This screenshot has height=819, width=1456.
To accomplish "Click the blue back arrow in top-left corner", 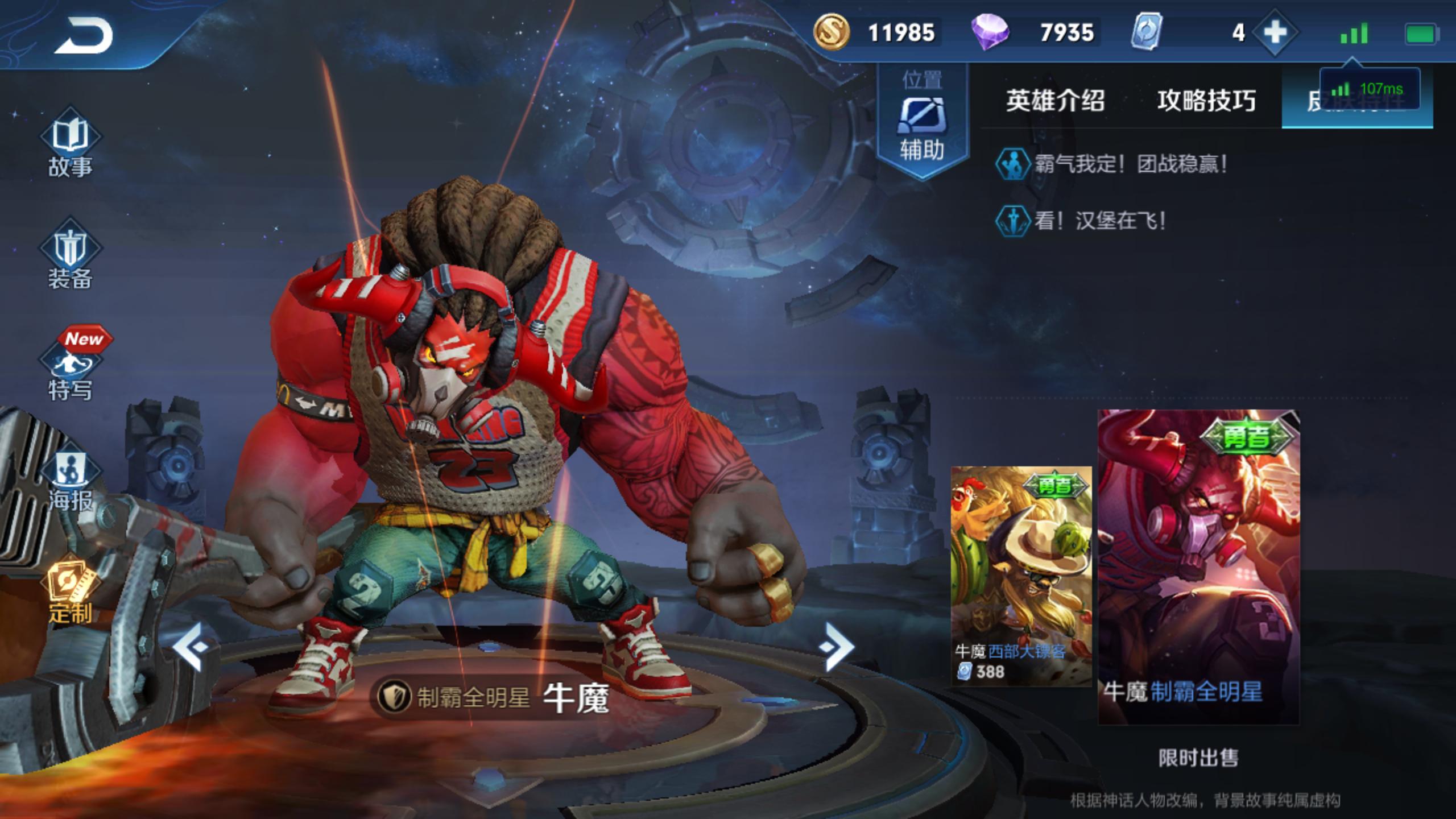I will pyautogui.click(x=85, y=34).
